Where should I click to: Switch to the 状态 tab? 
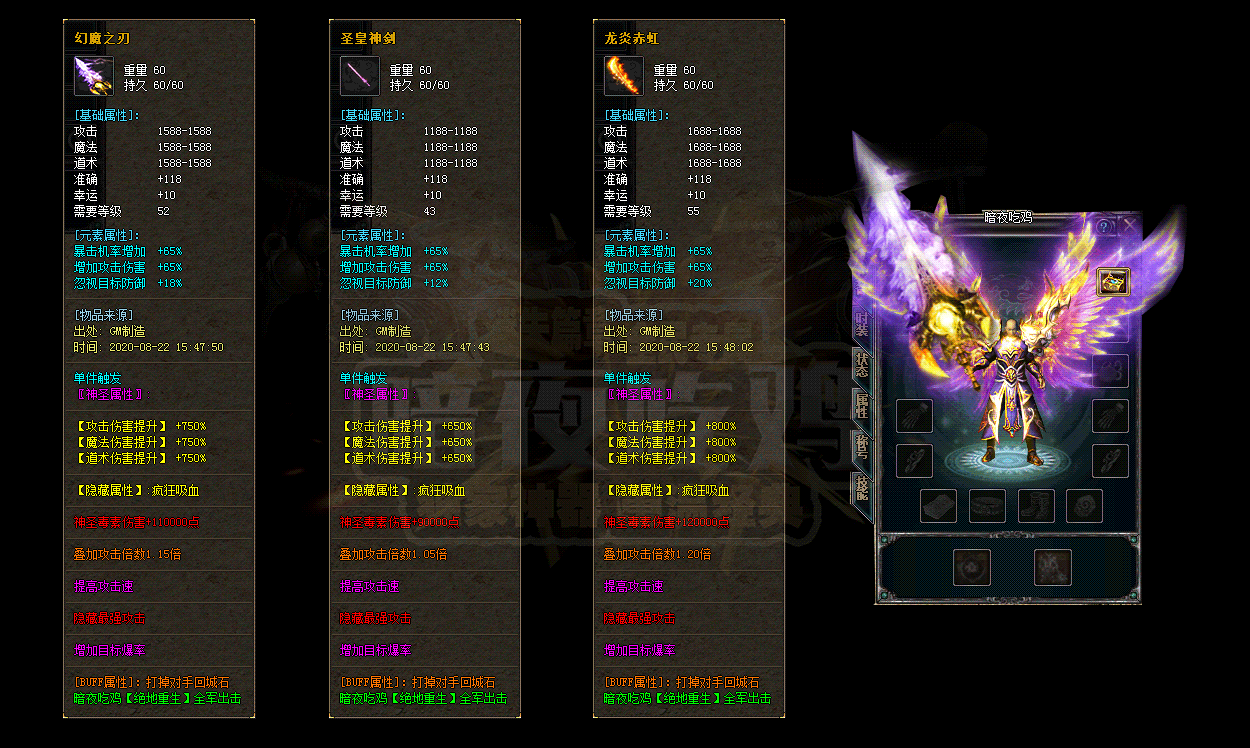(861, 364)
